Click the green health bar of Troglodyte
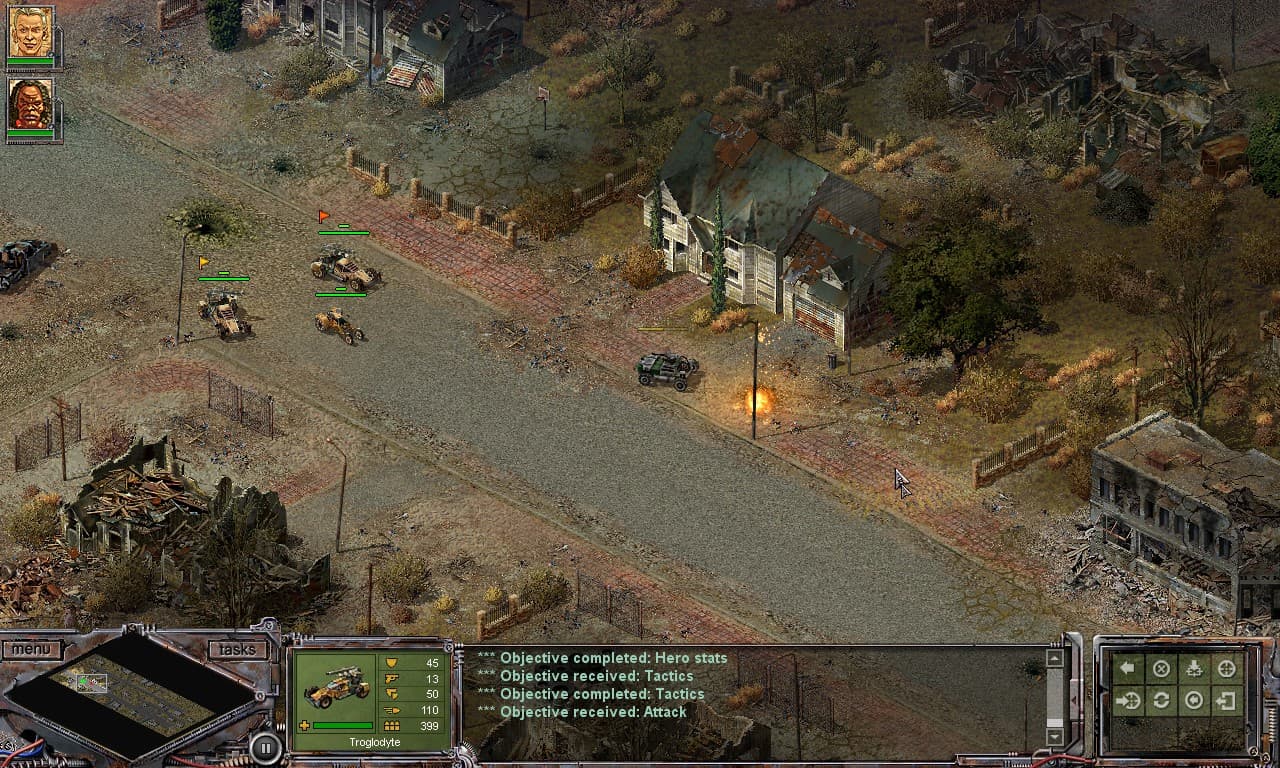 point(342,725)
